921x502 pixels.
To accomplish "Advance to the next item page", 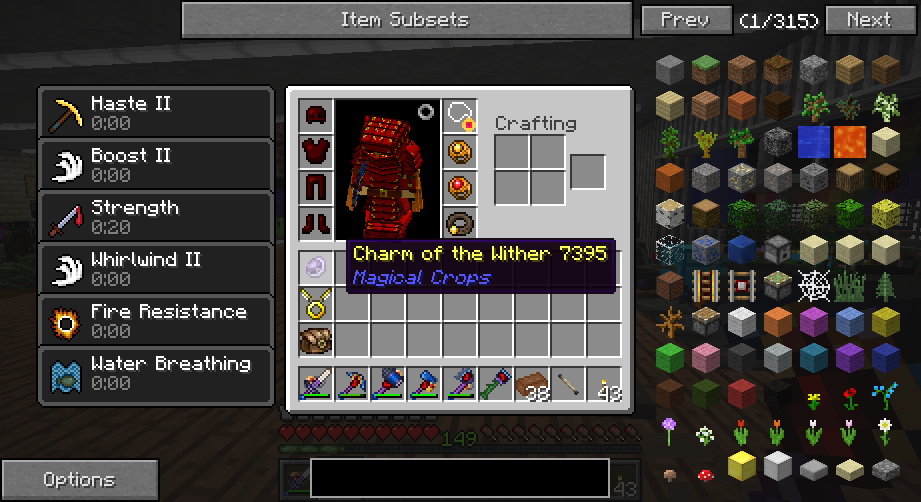I will click(868, 19).
